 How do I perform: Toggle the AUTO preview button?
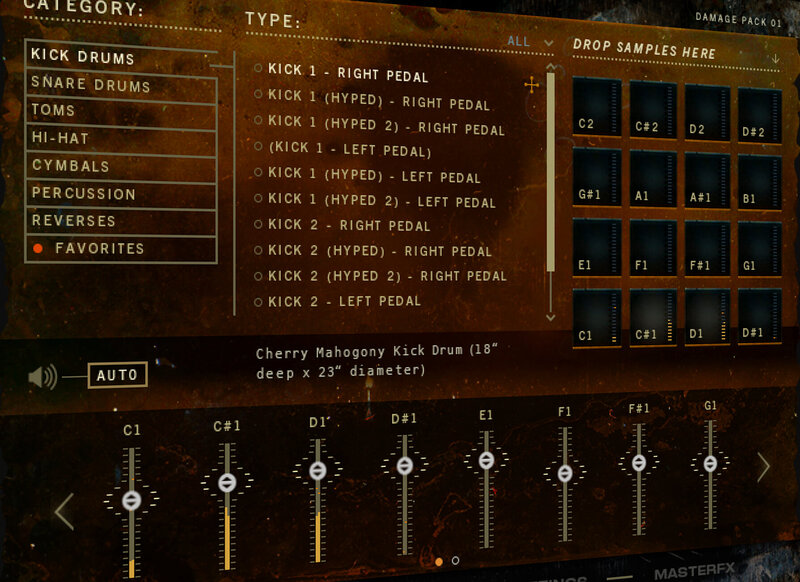pos(117,376)
